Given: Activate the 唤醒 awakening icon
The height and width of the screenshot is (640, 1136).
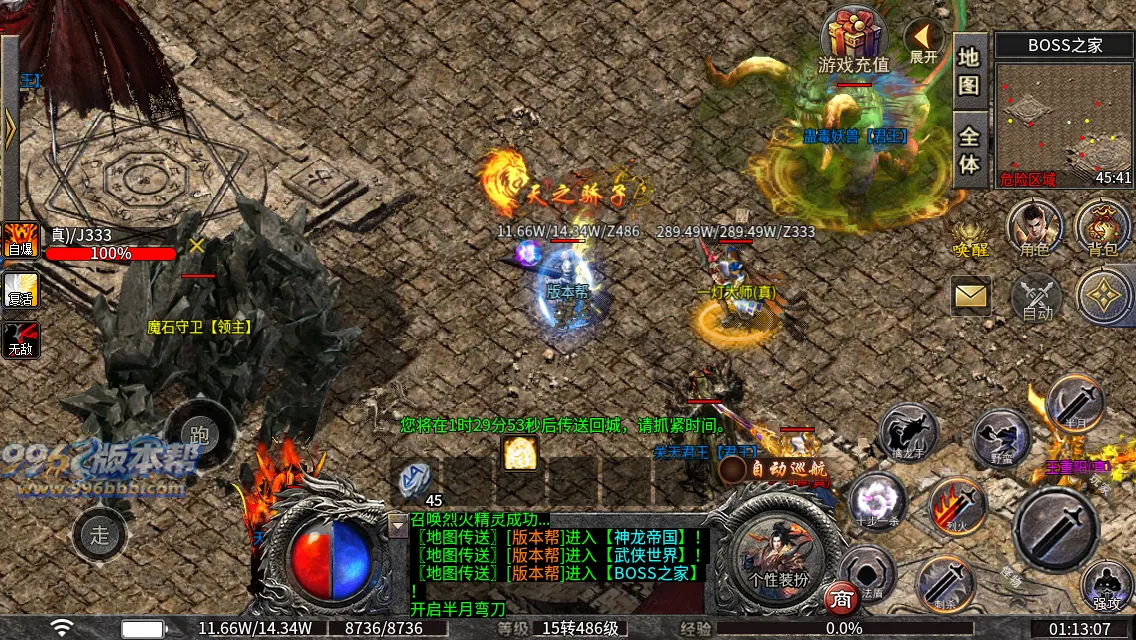Looking at the screenshot, I should [x=970, y=232].
